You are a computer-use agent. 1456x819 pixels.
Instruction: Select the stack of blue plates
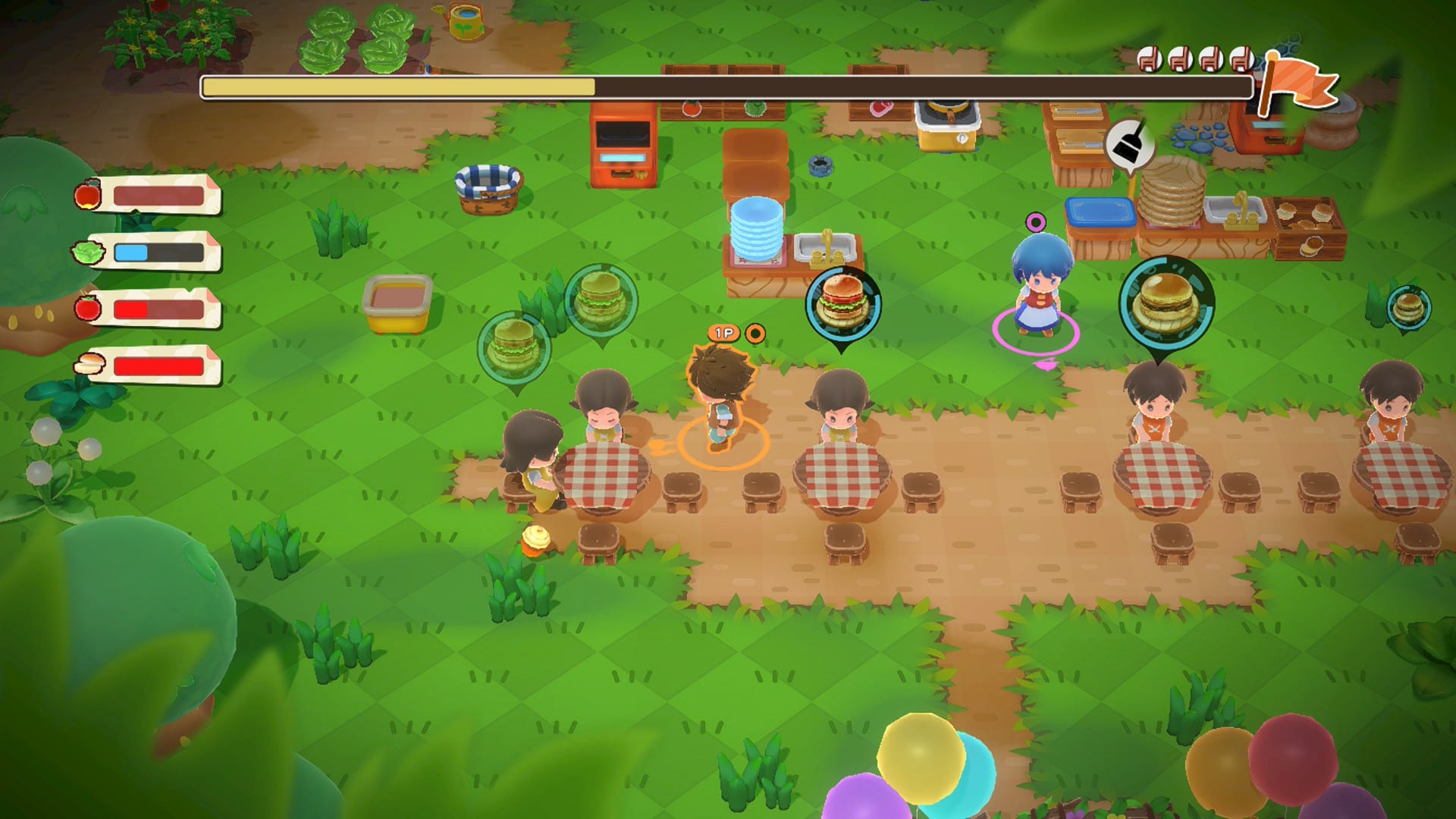758,227
